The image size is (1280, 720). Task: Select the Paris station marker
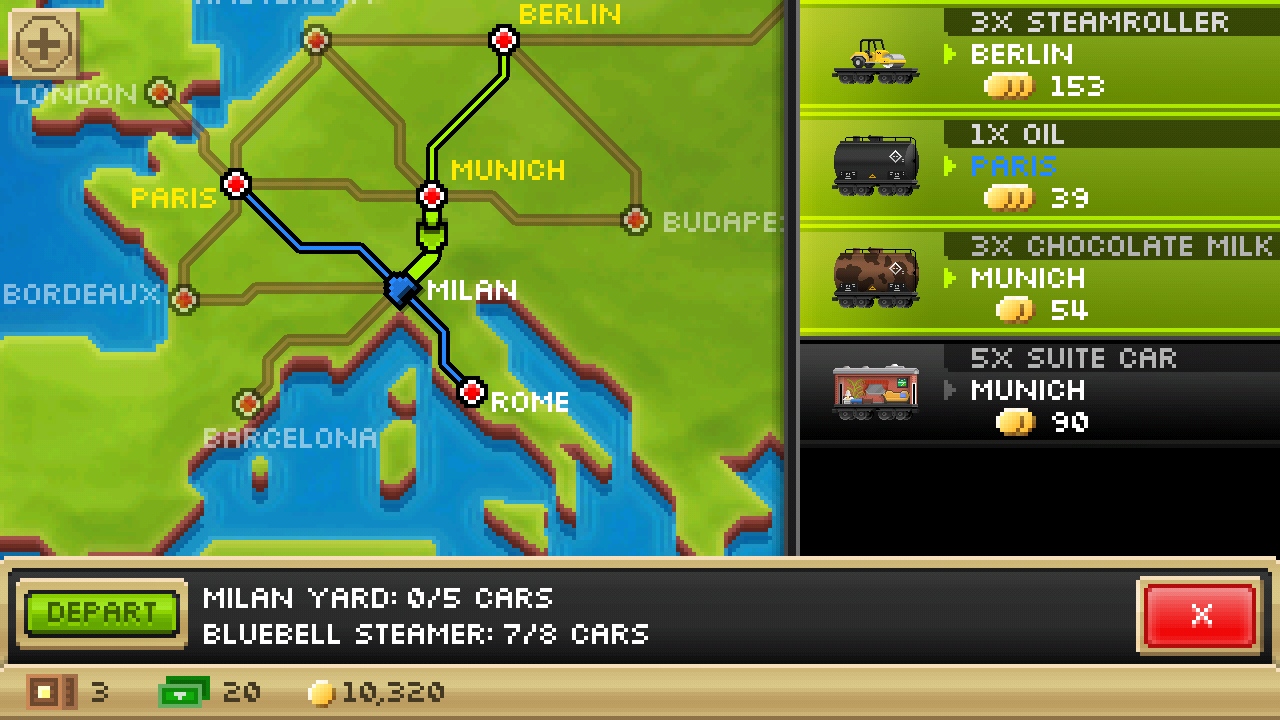tap(236, 184)
